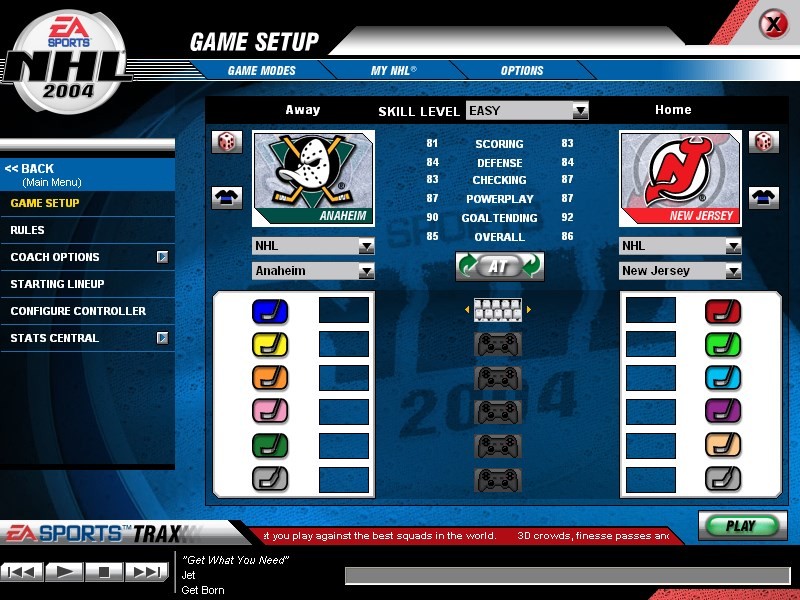Open the Game Modes tab
800x600 pixels.
pos(262,71)
